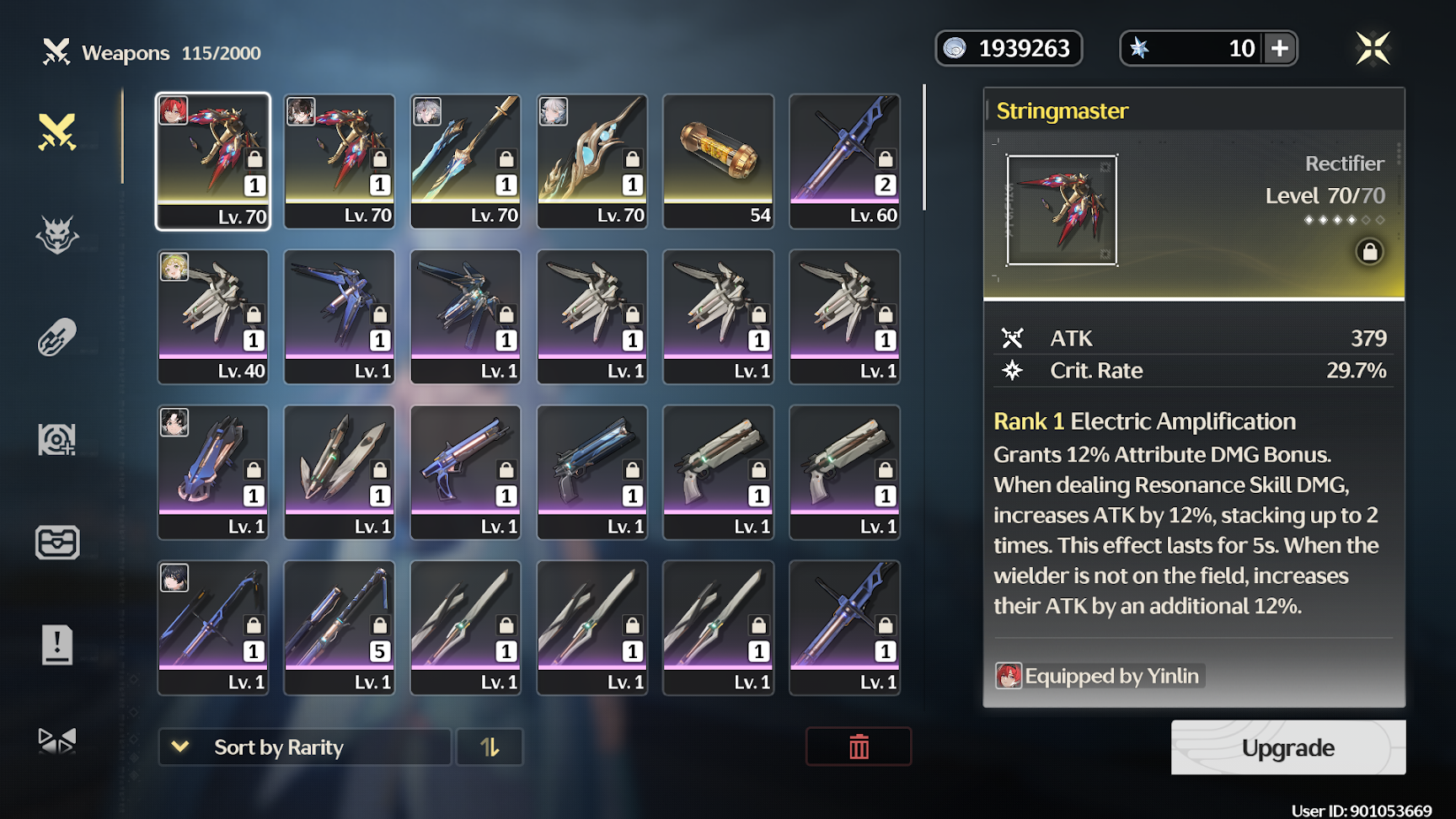Choose the golden Lv. 70 rectifier with blue gems
The image size is (1456, 819).
click(592, 161)
